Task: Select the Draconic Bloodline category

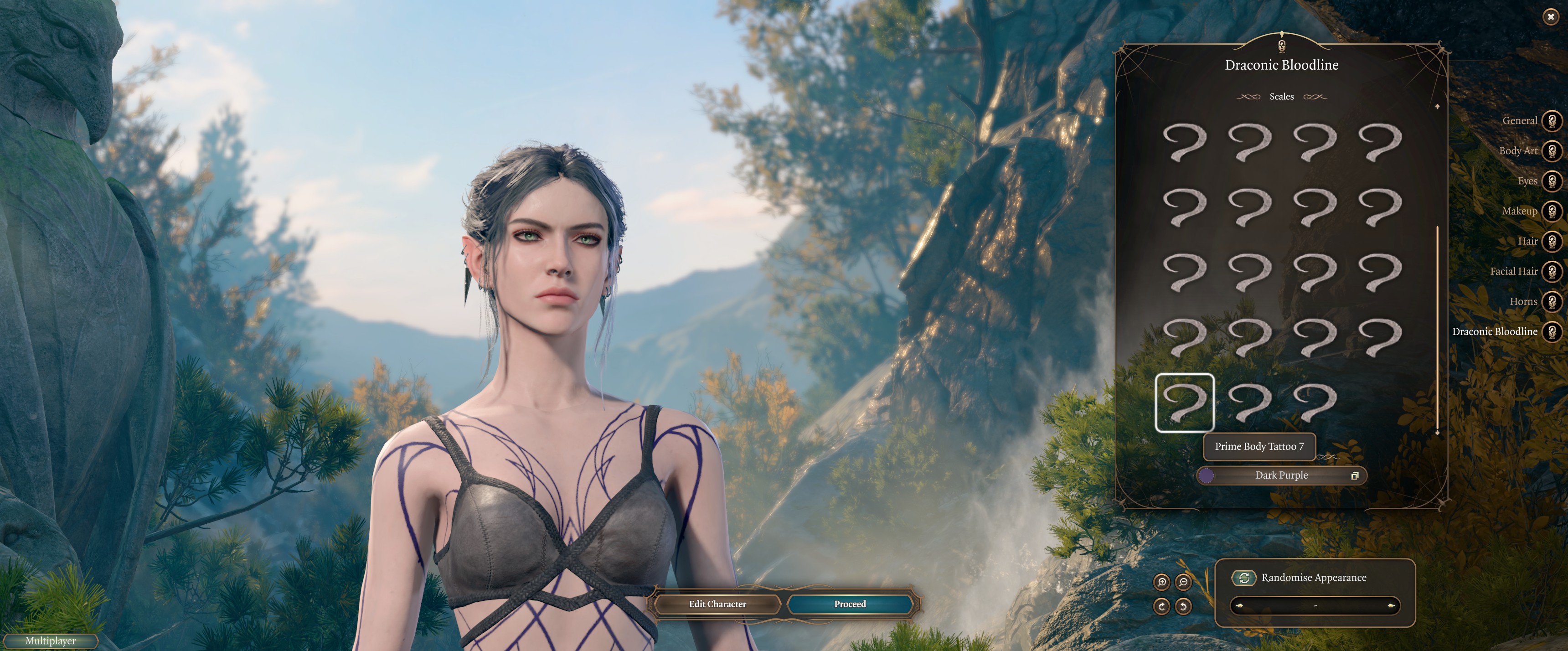Action: coord(1552,331)
